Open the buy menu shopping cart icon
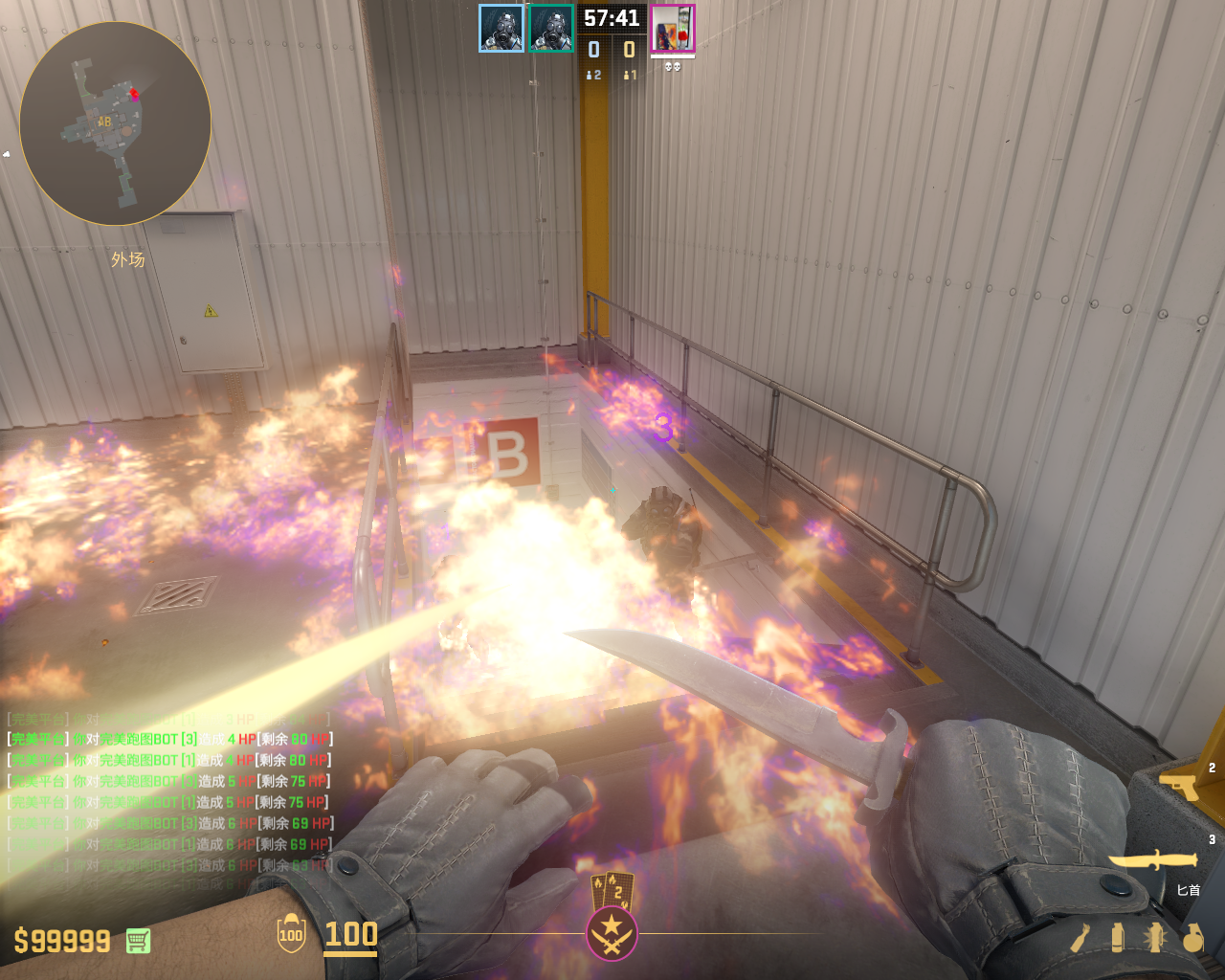This screenshot has height=980, width=1225. point(138,941)
